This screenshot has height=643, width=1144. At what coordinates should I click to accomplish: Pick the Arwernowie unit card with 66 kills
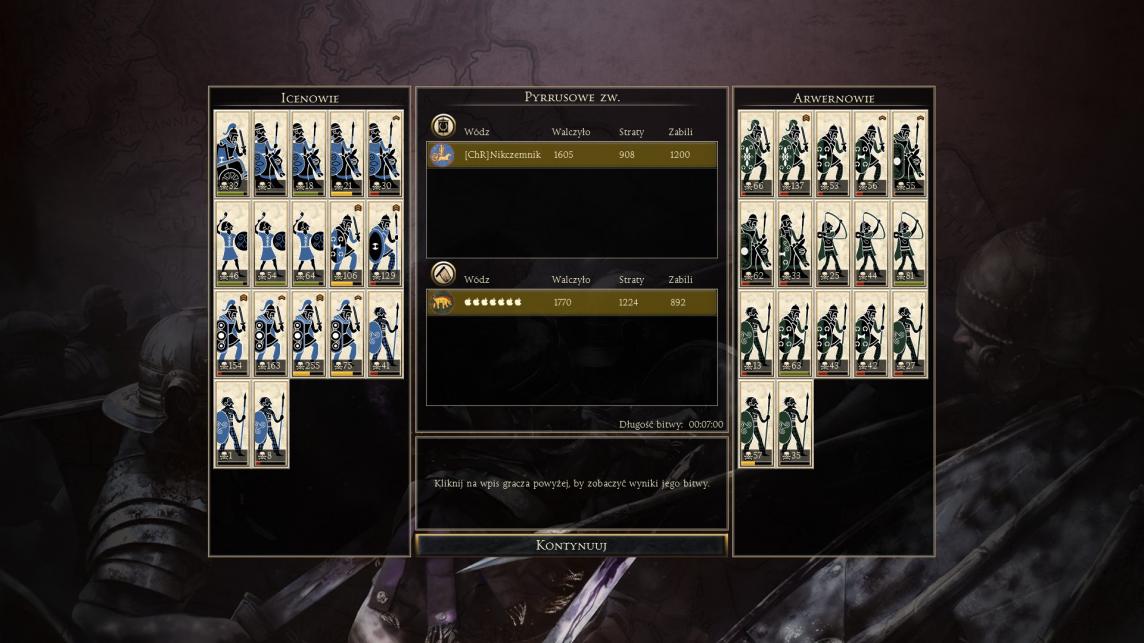[756, 153]
